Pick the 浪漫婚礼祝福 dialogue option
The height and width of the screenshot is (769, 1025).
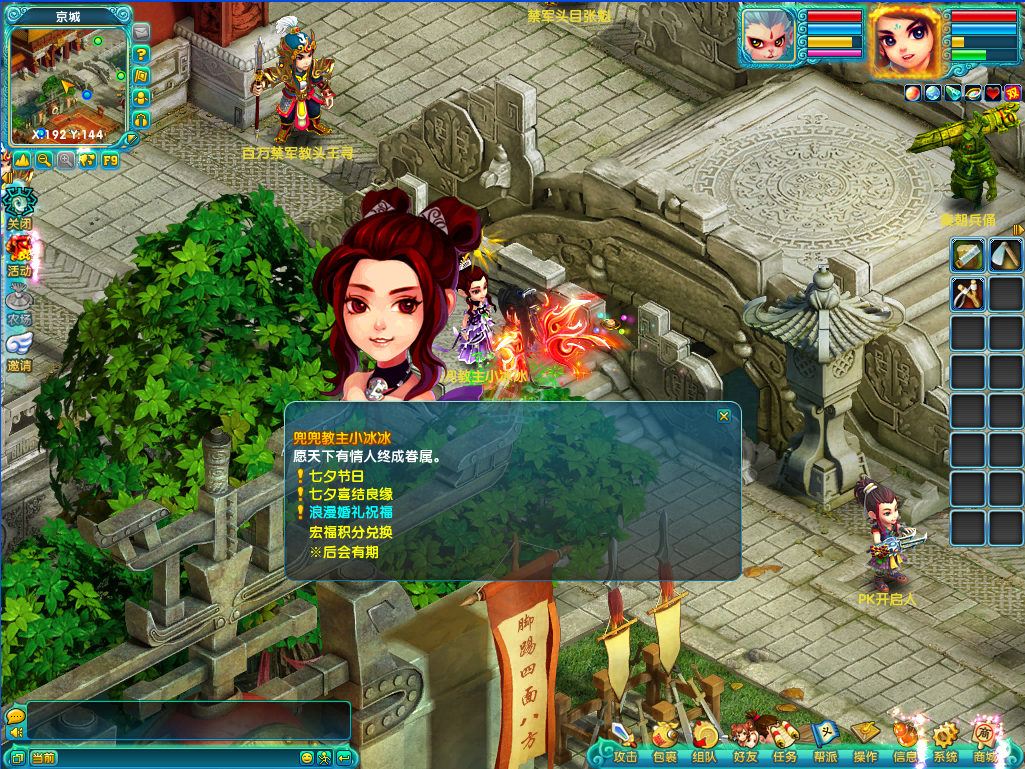coord(350,513)
